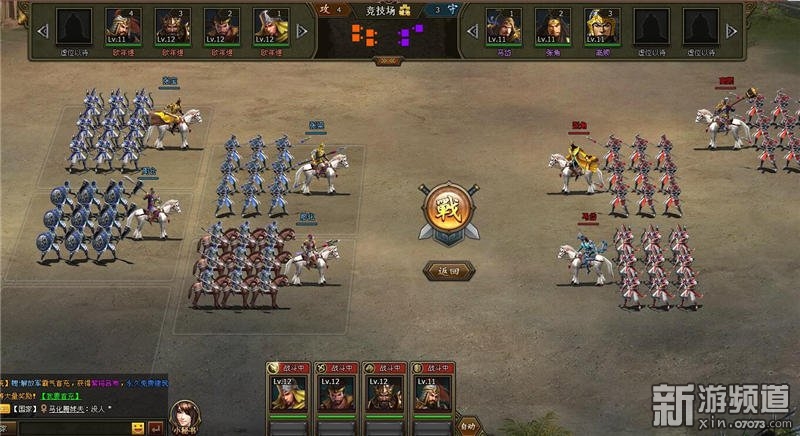
Task: Send the chat message with the red arrow button
Action: coord(156,429)
